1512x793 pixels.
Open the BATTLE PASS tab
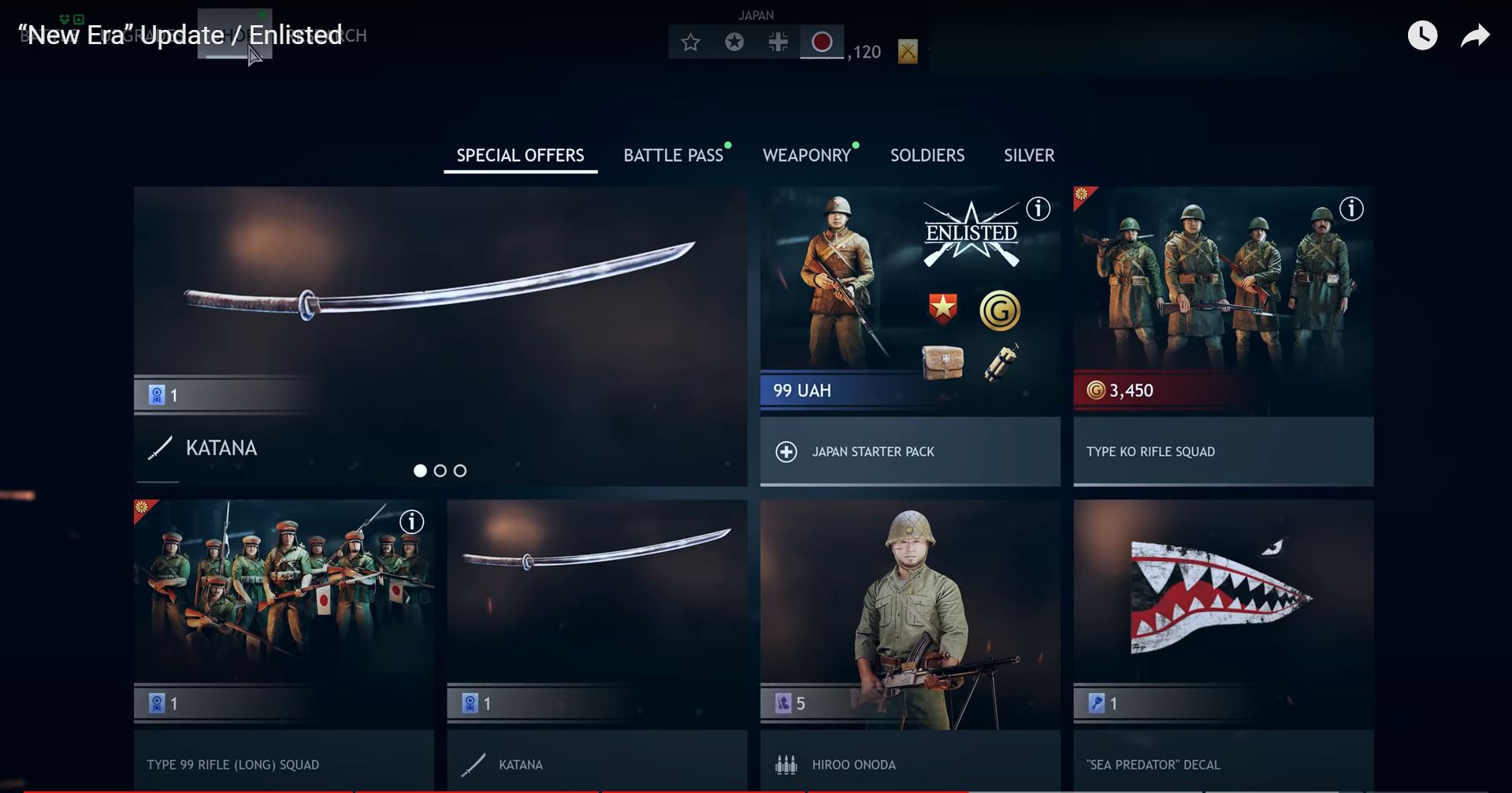tap(674, 155)
